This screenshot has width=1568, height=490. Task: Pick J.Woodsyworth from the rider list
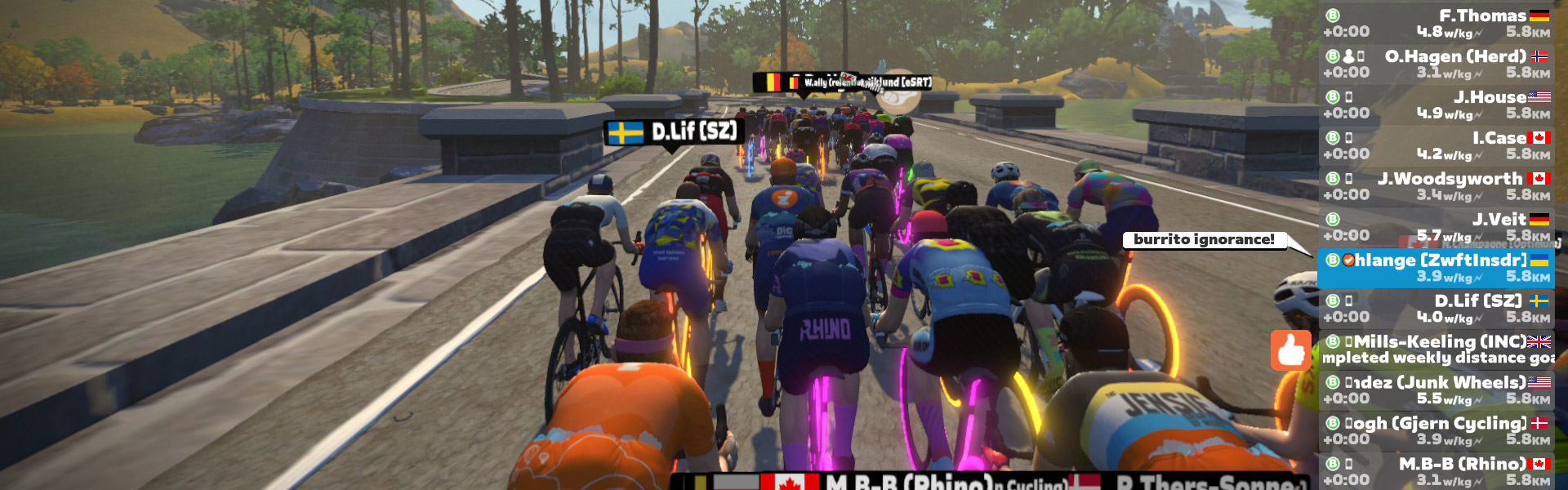[x=1437, y=186]
